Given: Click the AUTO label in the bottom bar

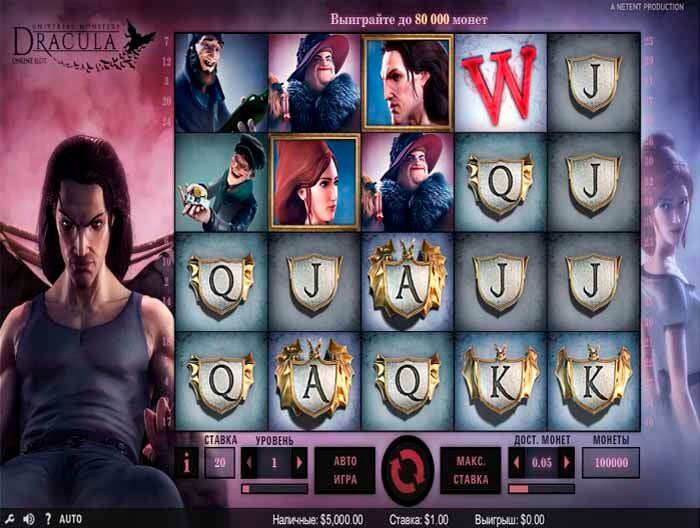Looking at the screenshot, I should (x=70, y=519).
